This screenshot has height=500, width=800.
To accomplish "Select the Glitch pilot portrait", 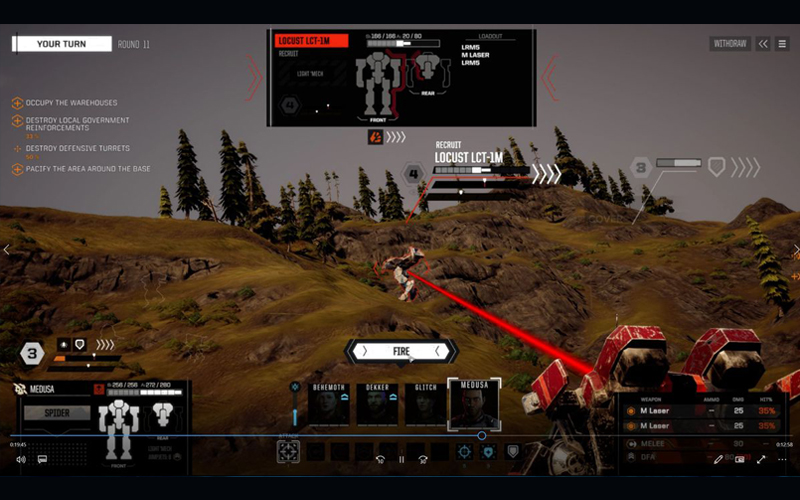I will click(x=425, y=403).
